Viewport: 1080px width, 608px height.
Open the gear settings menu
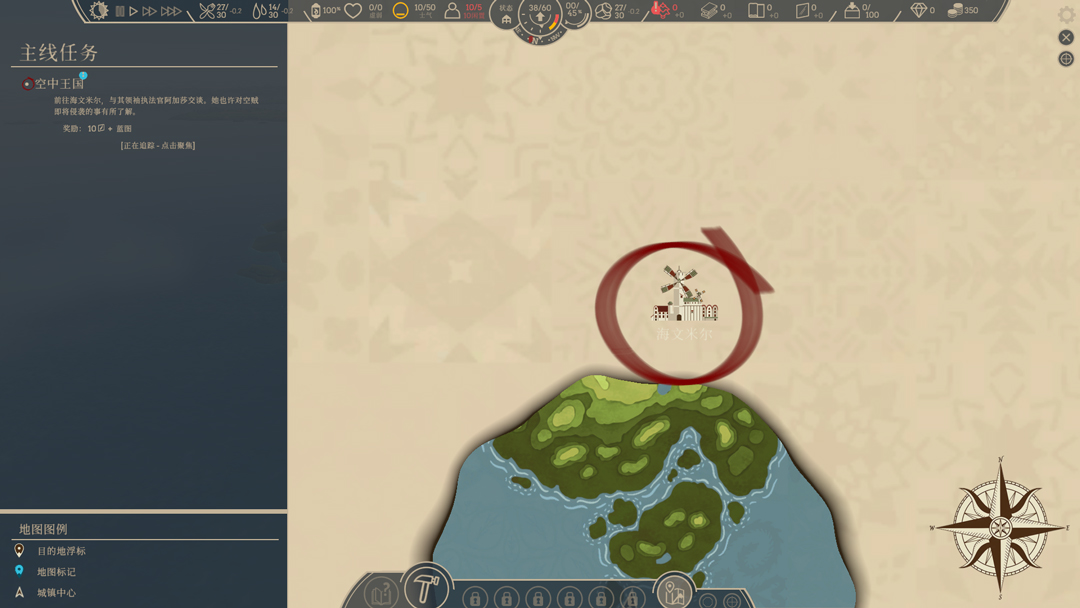[1066, 15]
